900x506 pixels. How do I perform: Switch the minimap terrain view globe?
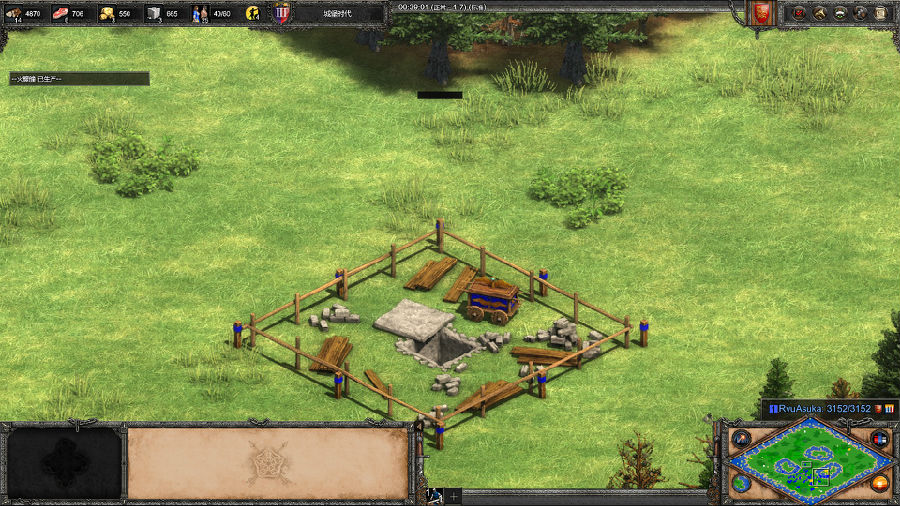pos(741,483)
